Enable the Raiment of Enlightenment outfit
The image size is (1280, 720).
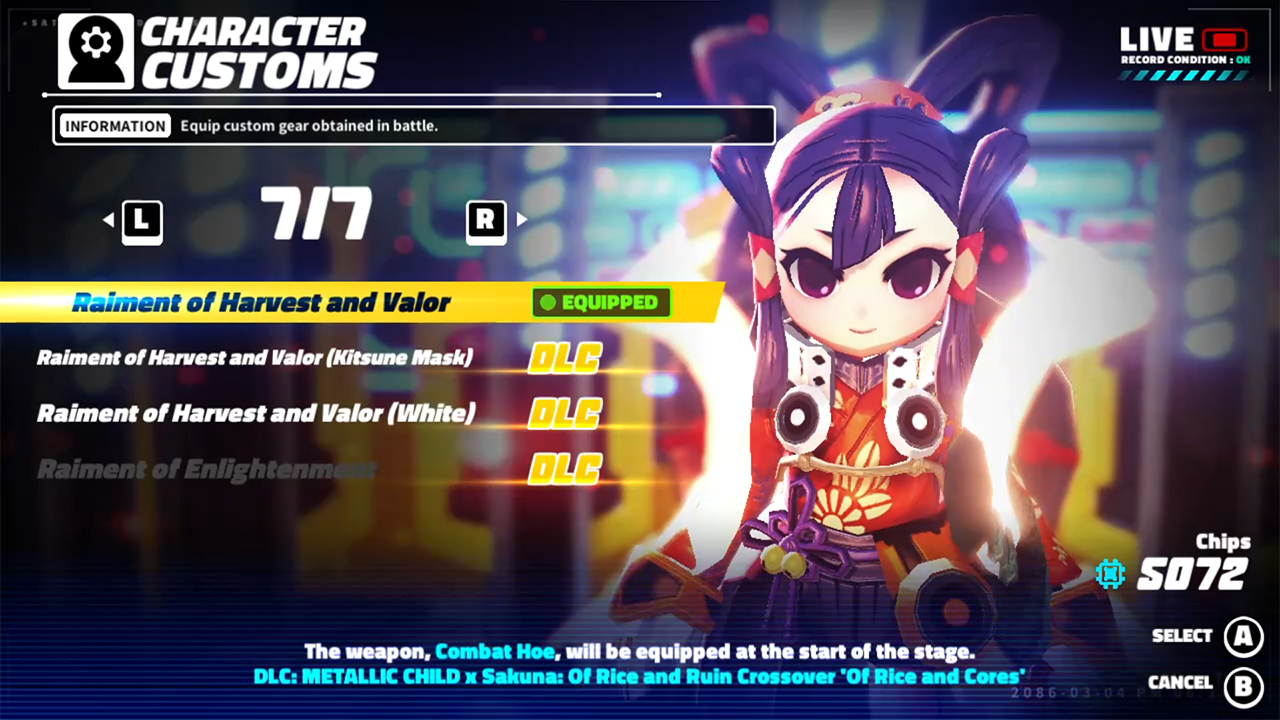tap(206, 468)
